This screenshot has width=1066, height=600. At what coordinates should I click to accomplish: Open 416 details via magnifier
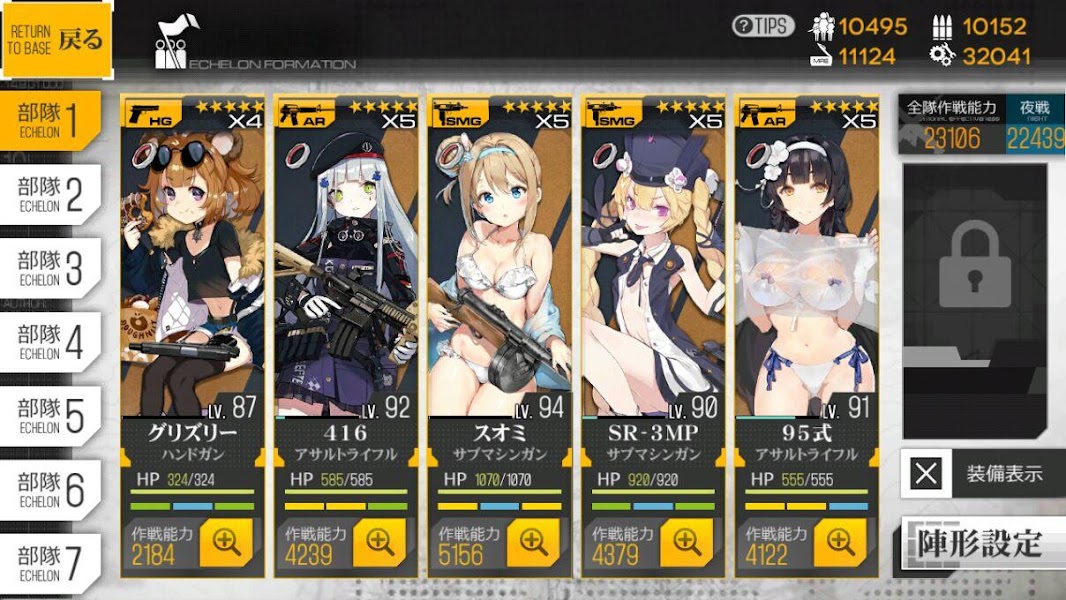pyautogui.click(x=380, y=543)
